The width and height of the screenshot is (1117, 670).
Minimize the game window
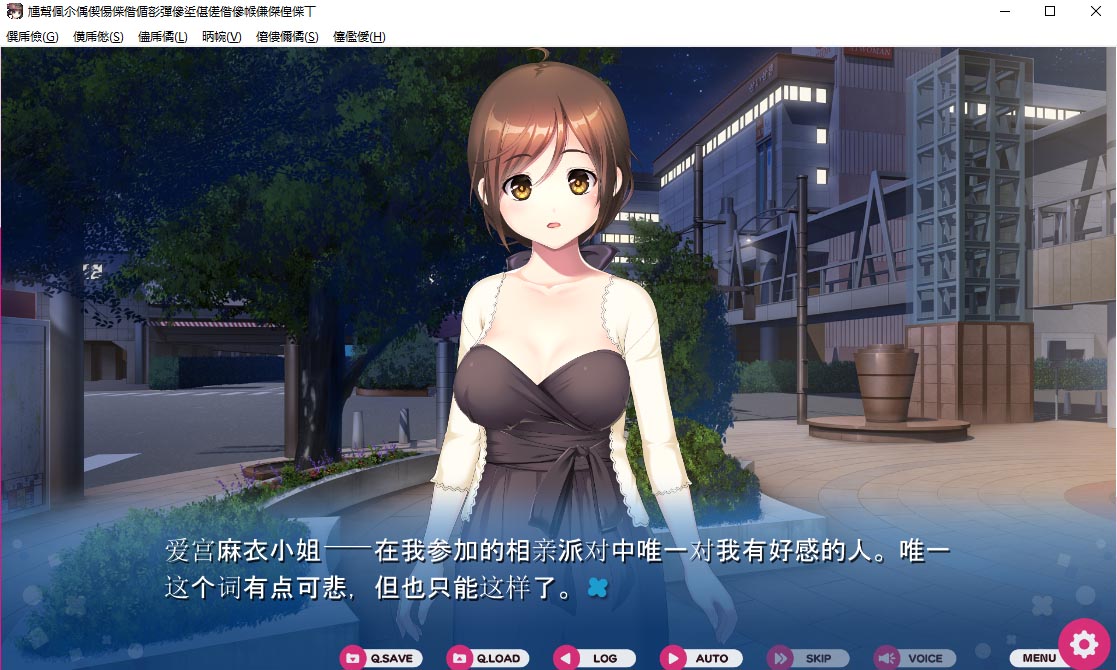(x=1004, y=12)
